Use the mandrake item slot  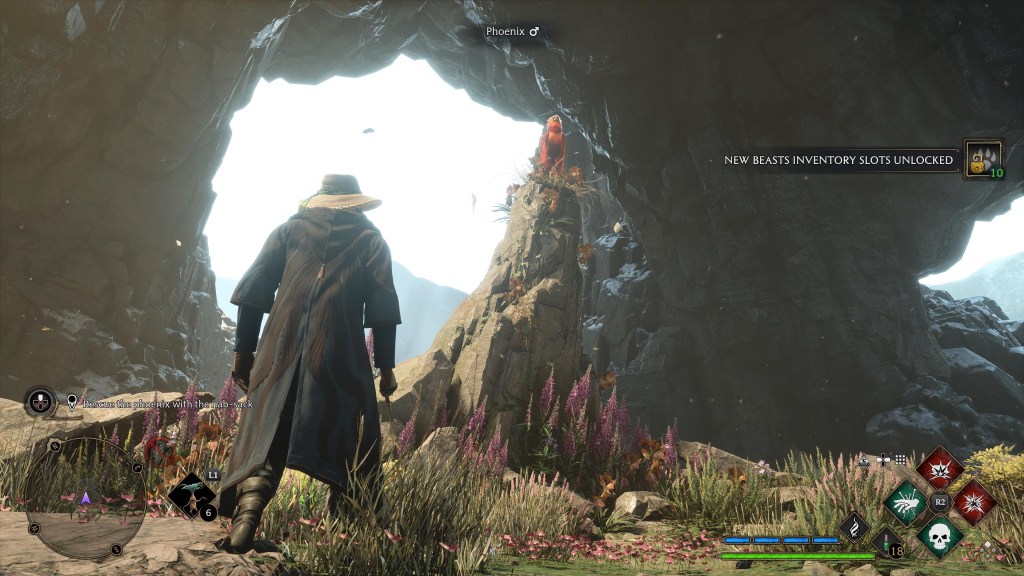193,495
